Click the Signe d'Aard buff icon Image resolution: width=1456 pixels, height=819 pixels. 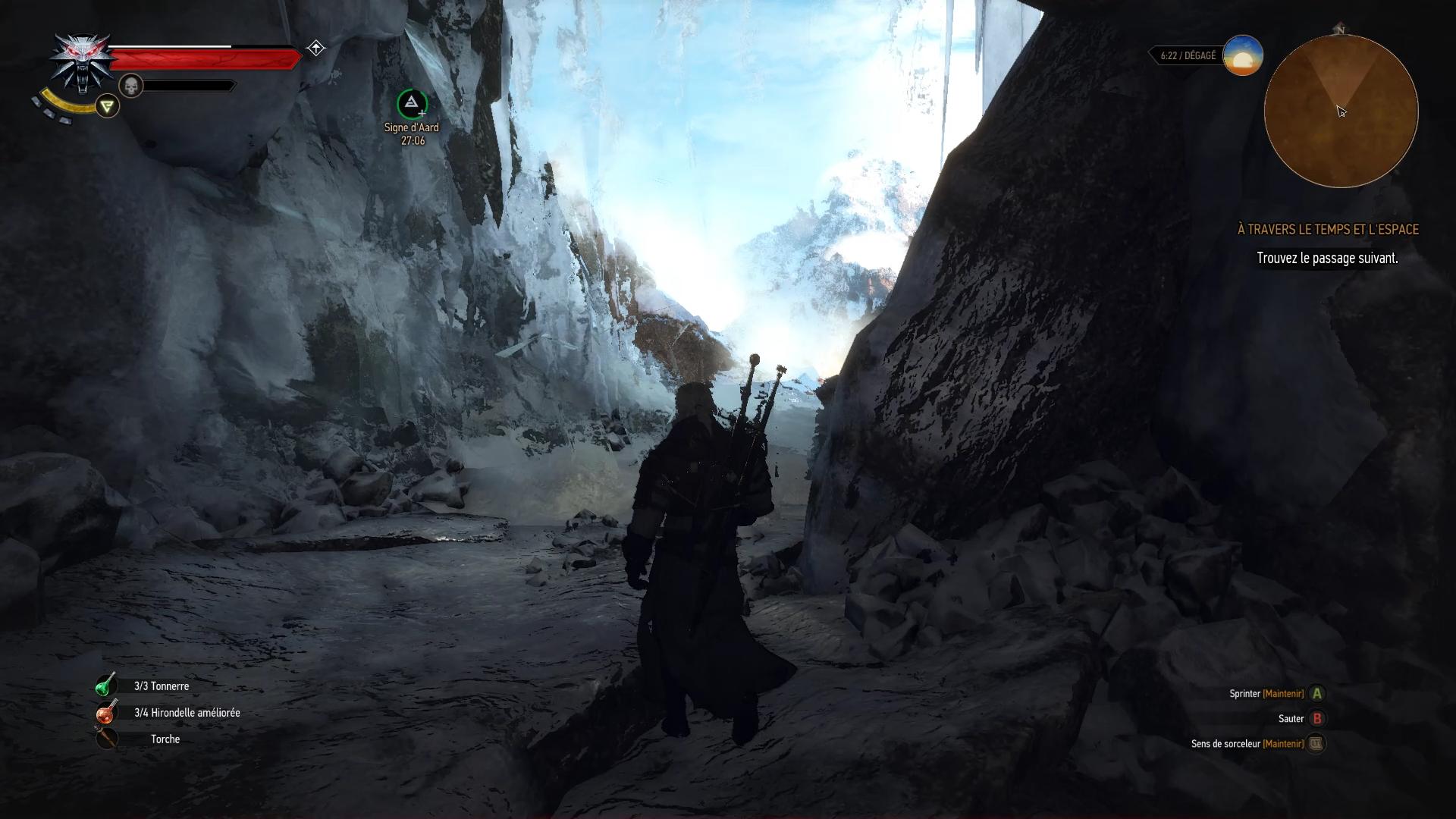tap(412, 104)
